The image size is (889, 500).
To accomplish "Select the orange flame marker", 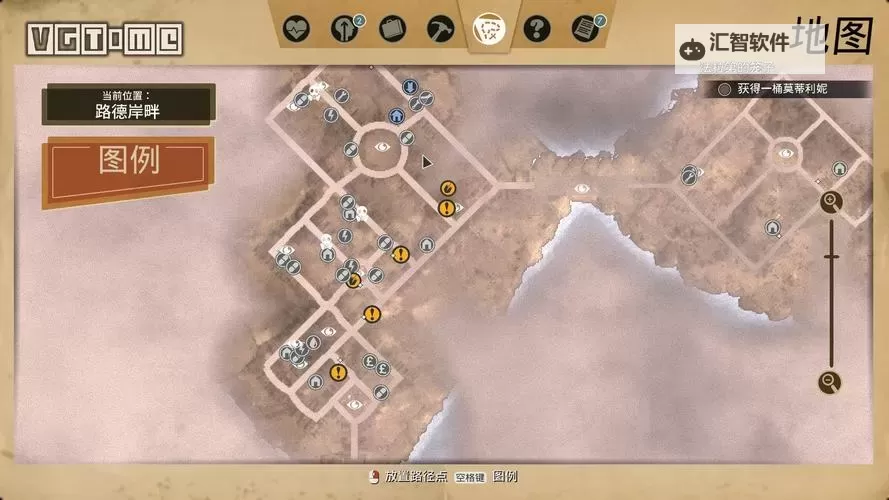I will [x=447, y=187].
